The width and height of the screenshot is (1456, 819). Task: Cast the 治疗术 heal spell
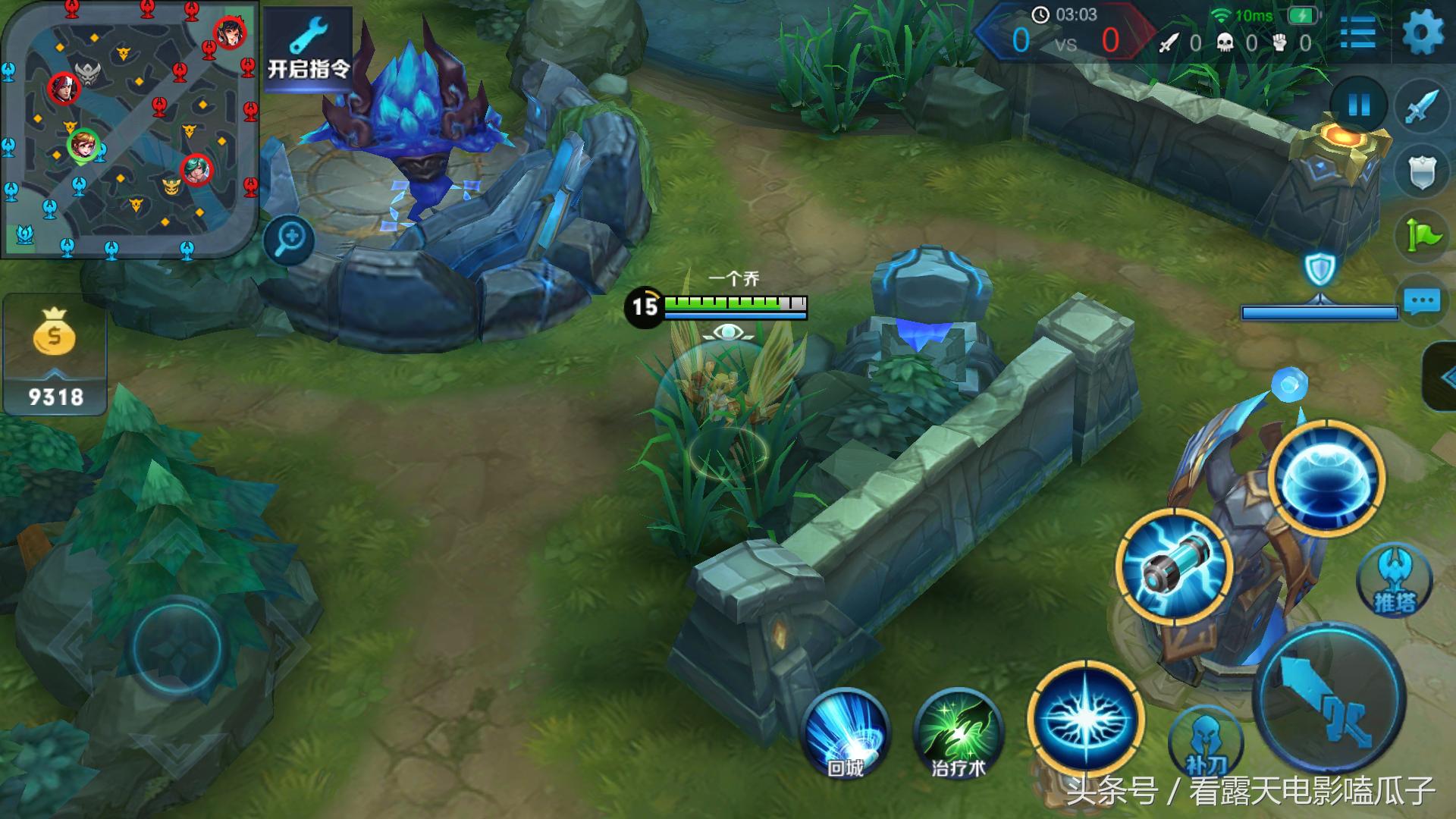(959, 733)
